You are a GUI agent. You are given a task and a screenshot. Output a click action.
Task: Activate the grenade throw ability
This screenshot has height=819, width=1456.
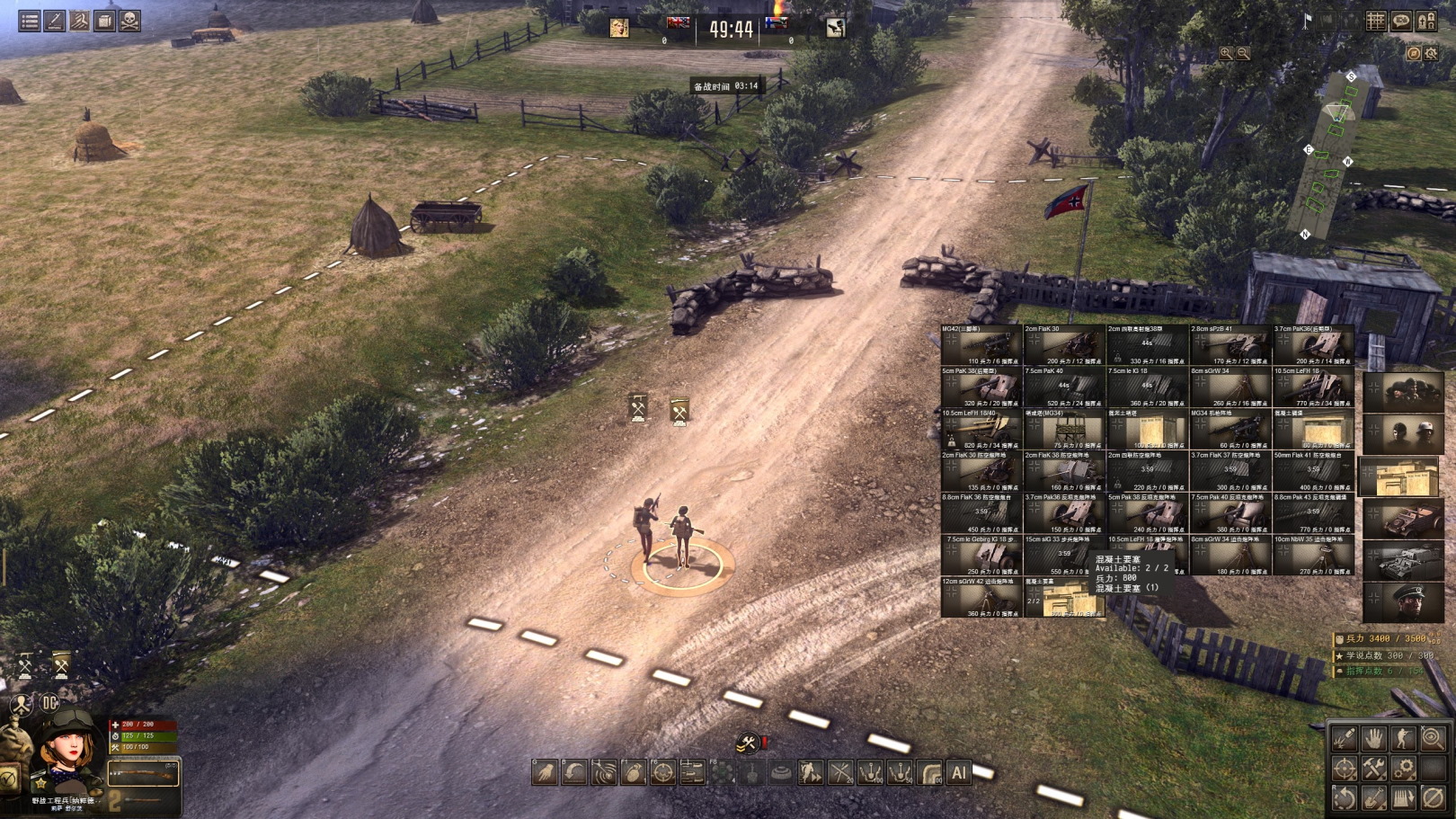click(x=633, y=772)
